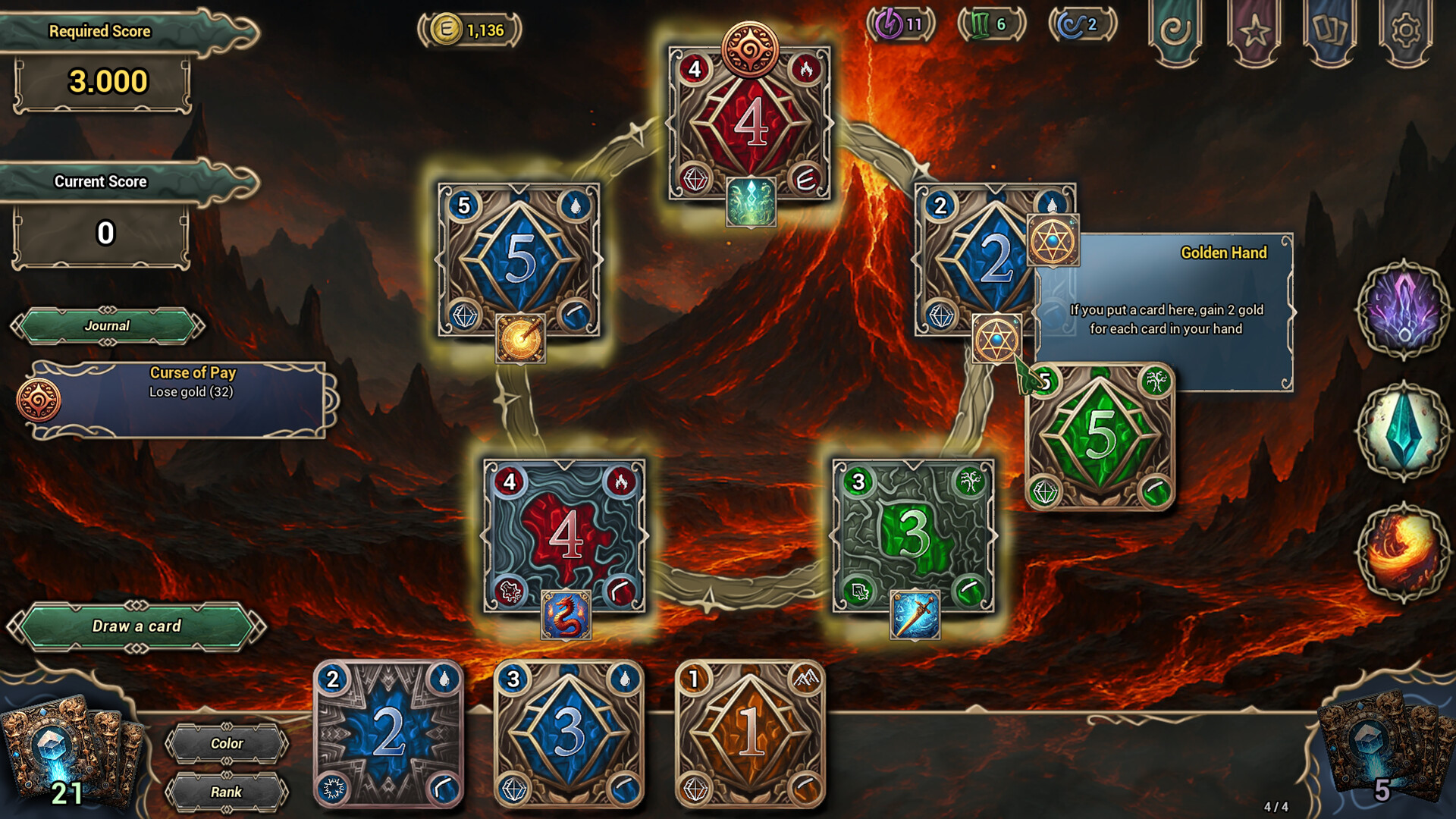Open the spiral banner menu
Screen dimensions: 1456x819
[x=1175, y=32]
